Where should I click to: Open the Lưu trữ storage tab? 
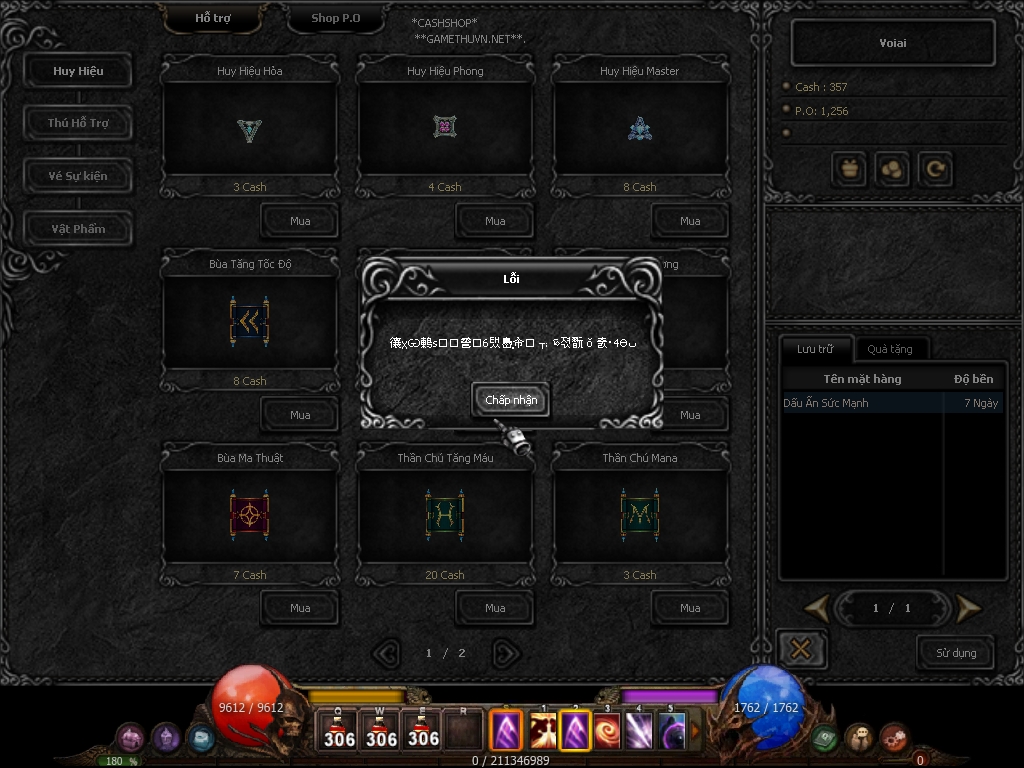coord(814,349)
